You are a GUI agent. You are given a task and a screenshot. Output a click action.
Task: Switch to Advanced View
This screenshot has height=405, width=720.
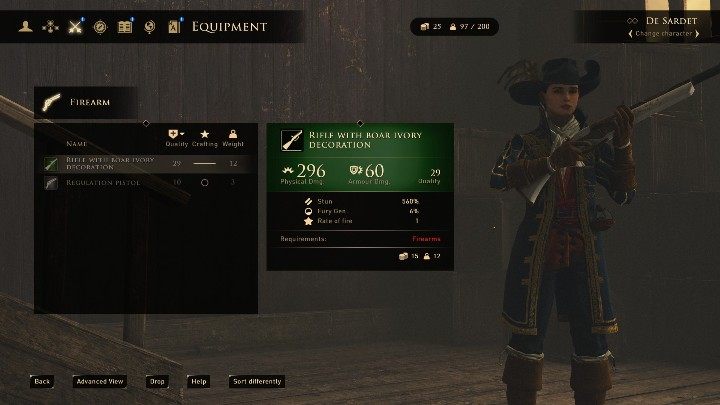(100, 381)
